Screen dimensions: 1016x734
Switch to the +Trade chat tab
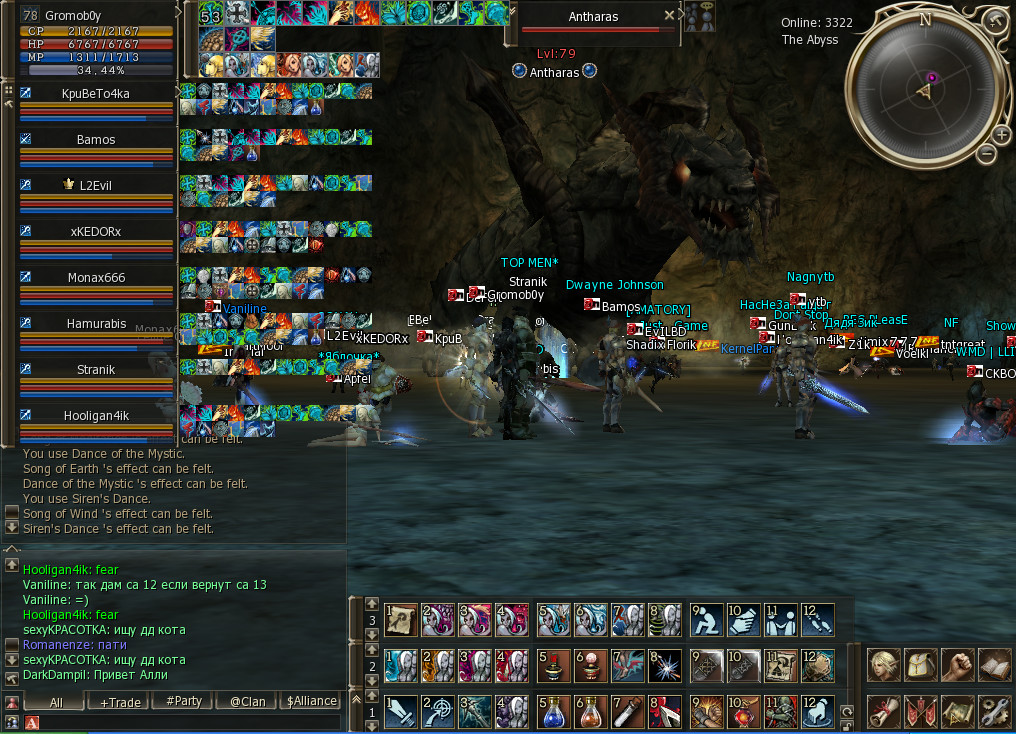[120, 702]
